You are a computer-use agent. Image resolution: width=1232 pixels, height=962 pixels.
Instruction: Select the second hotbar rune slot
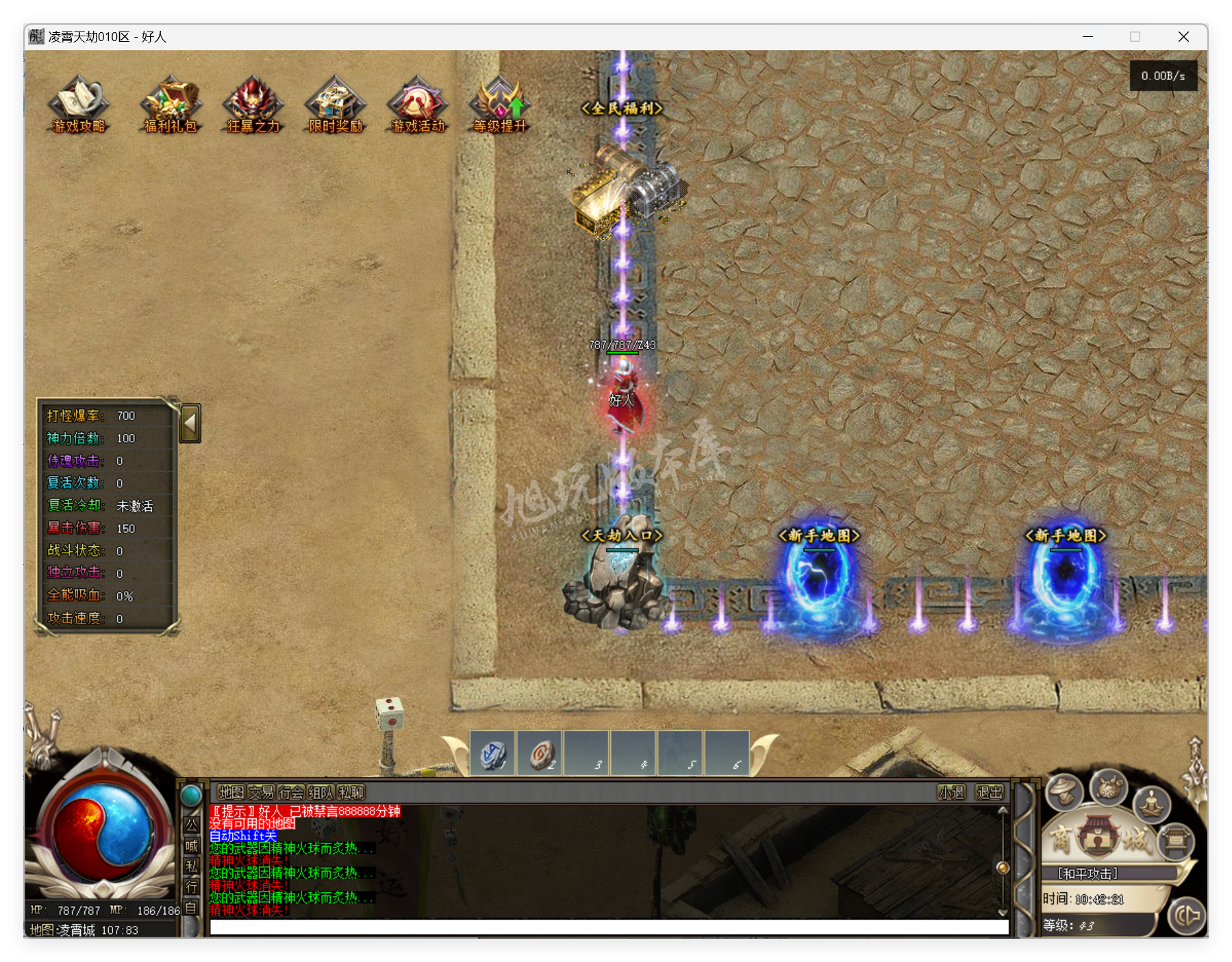[x=540, y=755]
